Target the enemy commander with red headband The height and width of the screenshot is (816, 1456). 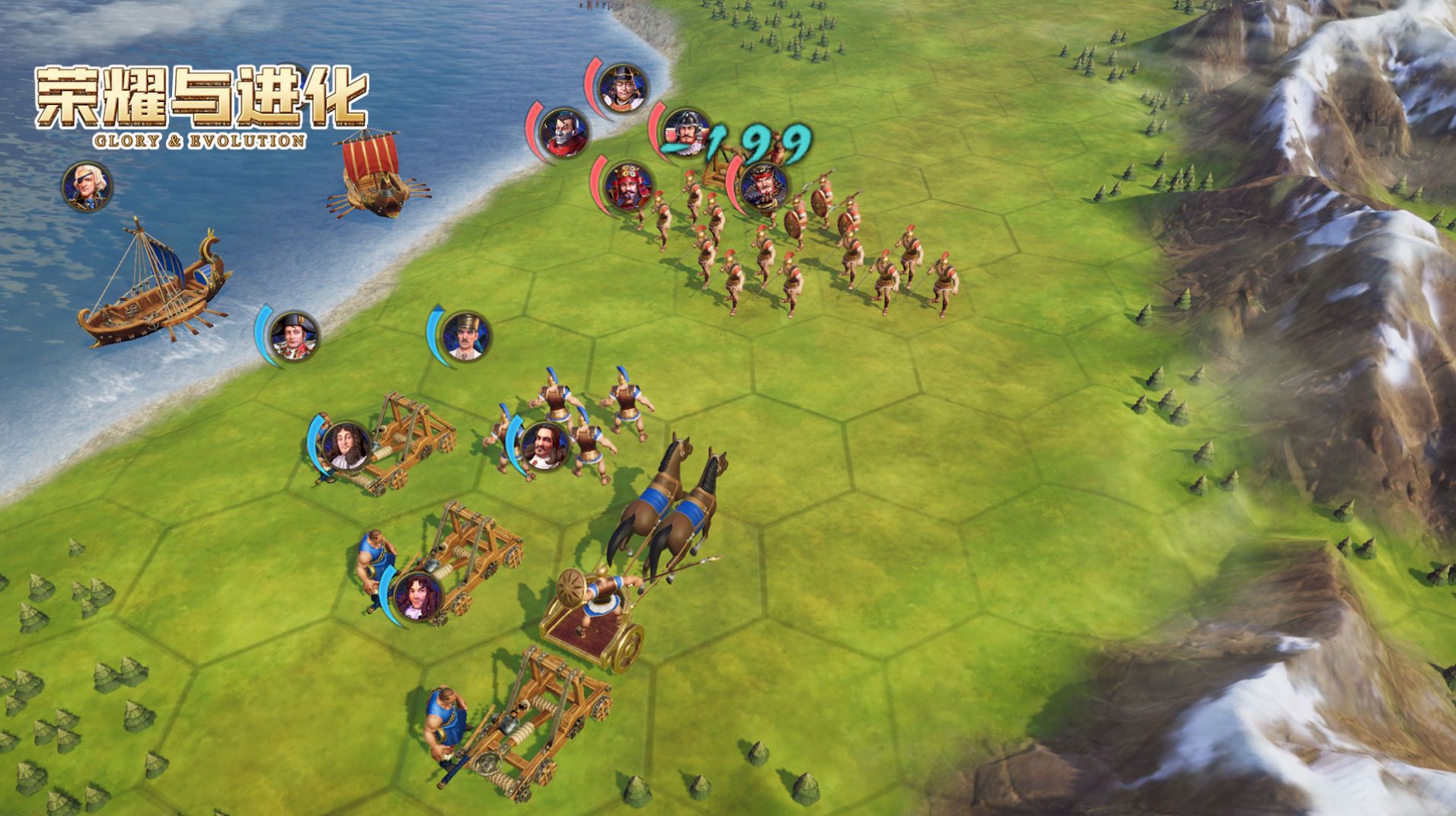pyautogui.click(x=762, y=186)
